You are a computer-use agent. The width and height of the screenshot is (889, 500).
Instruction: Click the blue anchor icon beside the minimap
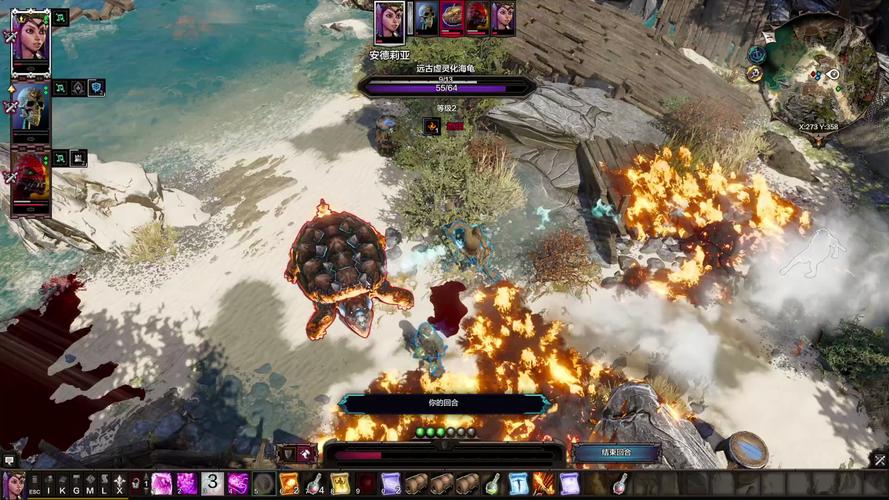pyautogui.click(x=757, y=54)
